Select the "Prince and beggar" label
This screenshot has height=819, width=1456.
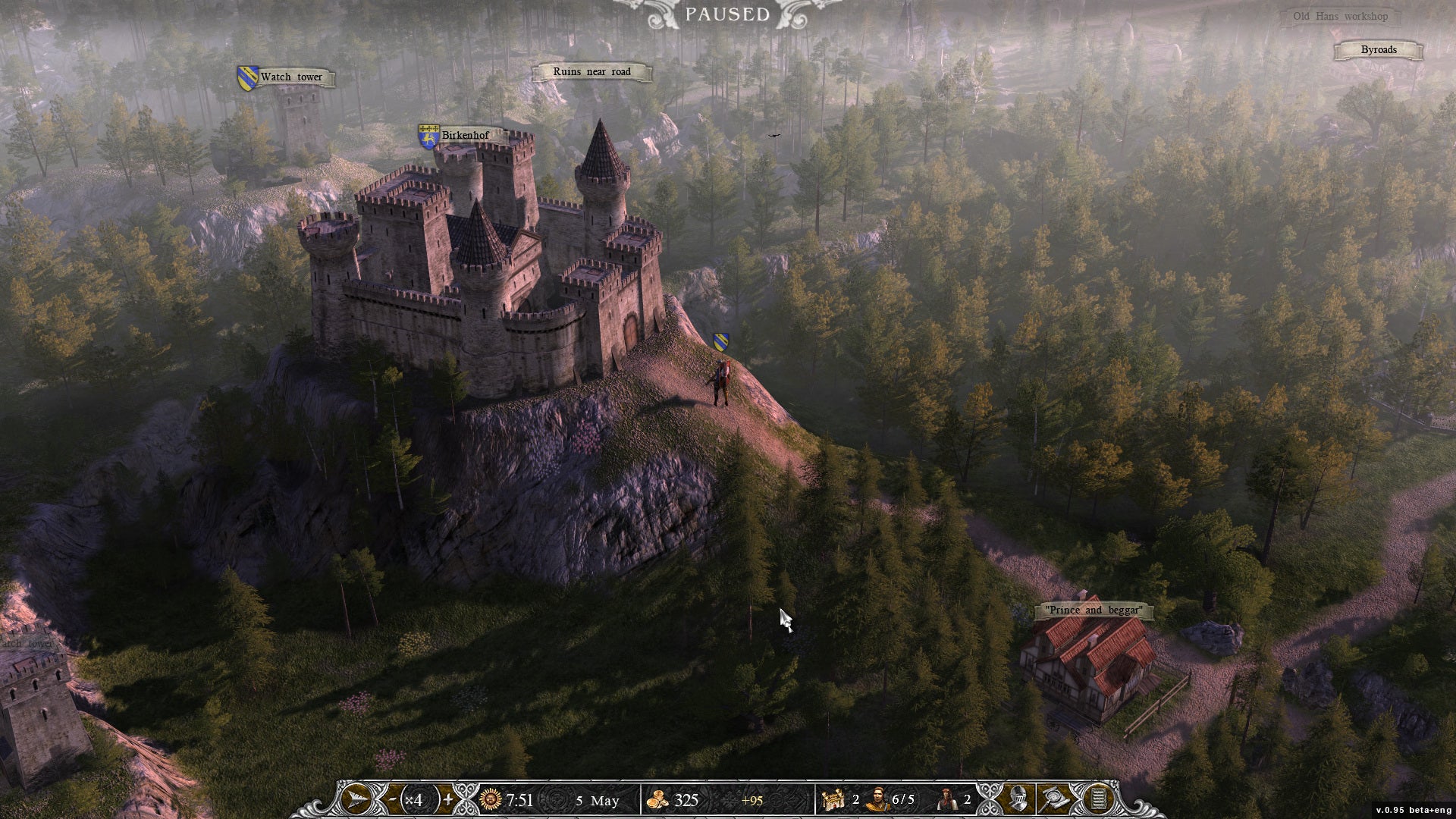click(x=1094, y=610)
